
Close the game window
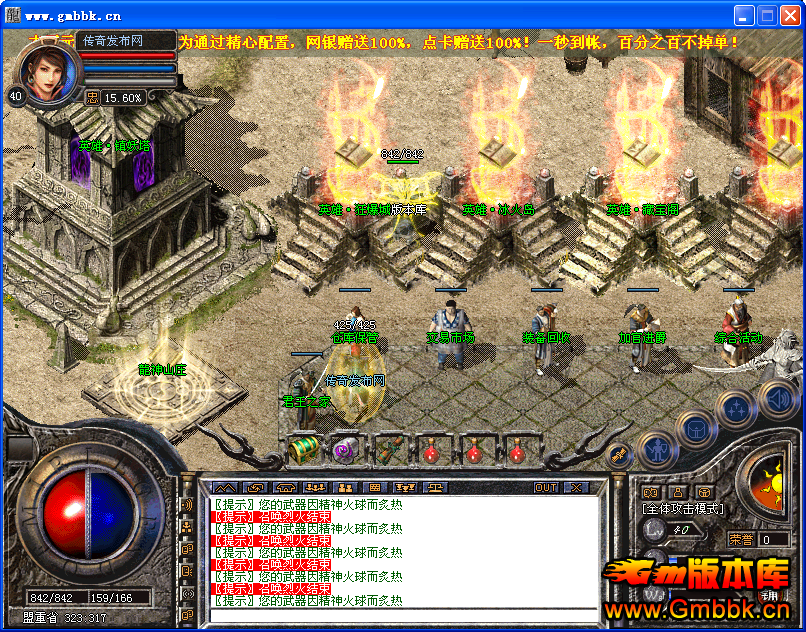click(x=790, y=15)
